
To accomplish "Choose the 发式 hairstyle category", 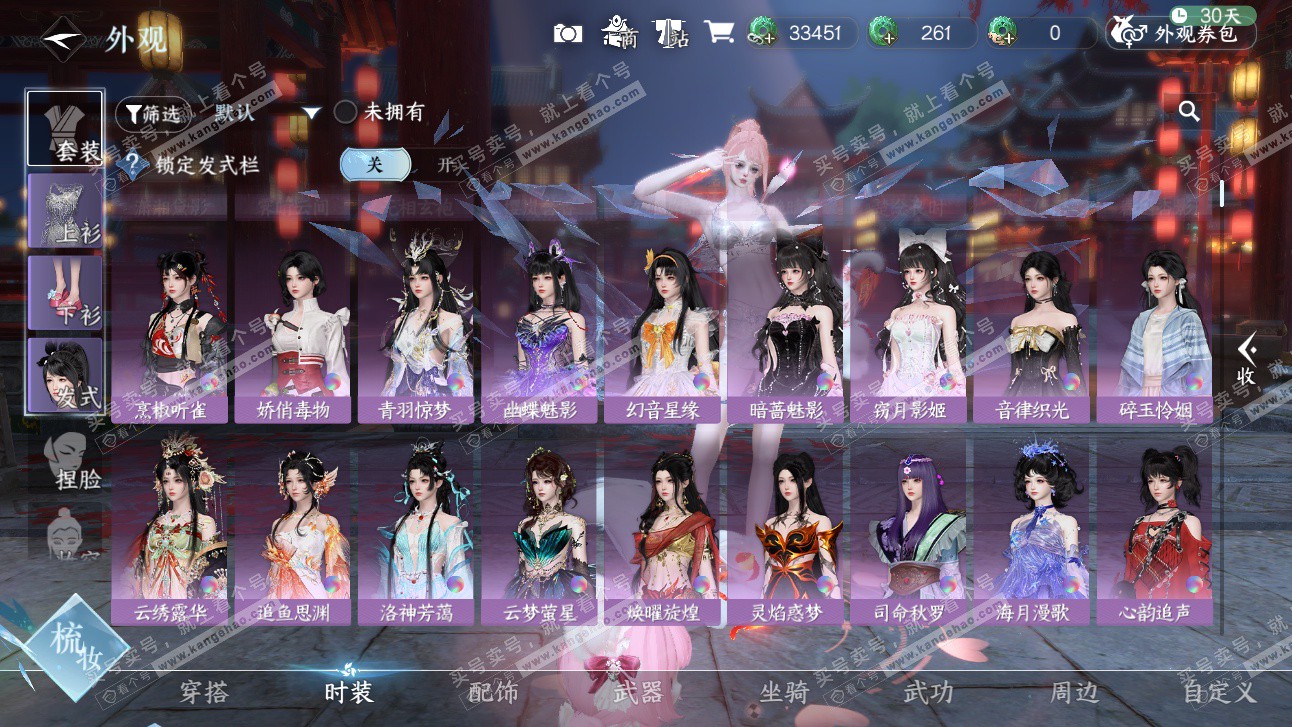I will pyautogui.click(x=66, y=374).
